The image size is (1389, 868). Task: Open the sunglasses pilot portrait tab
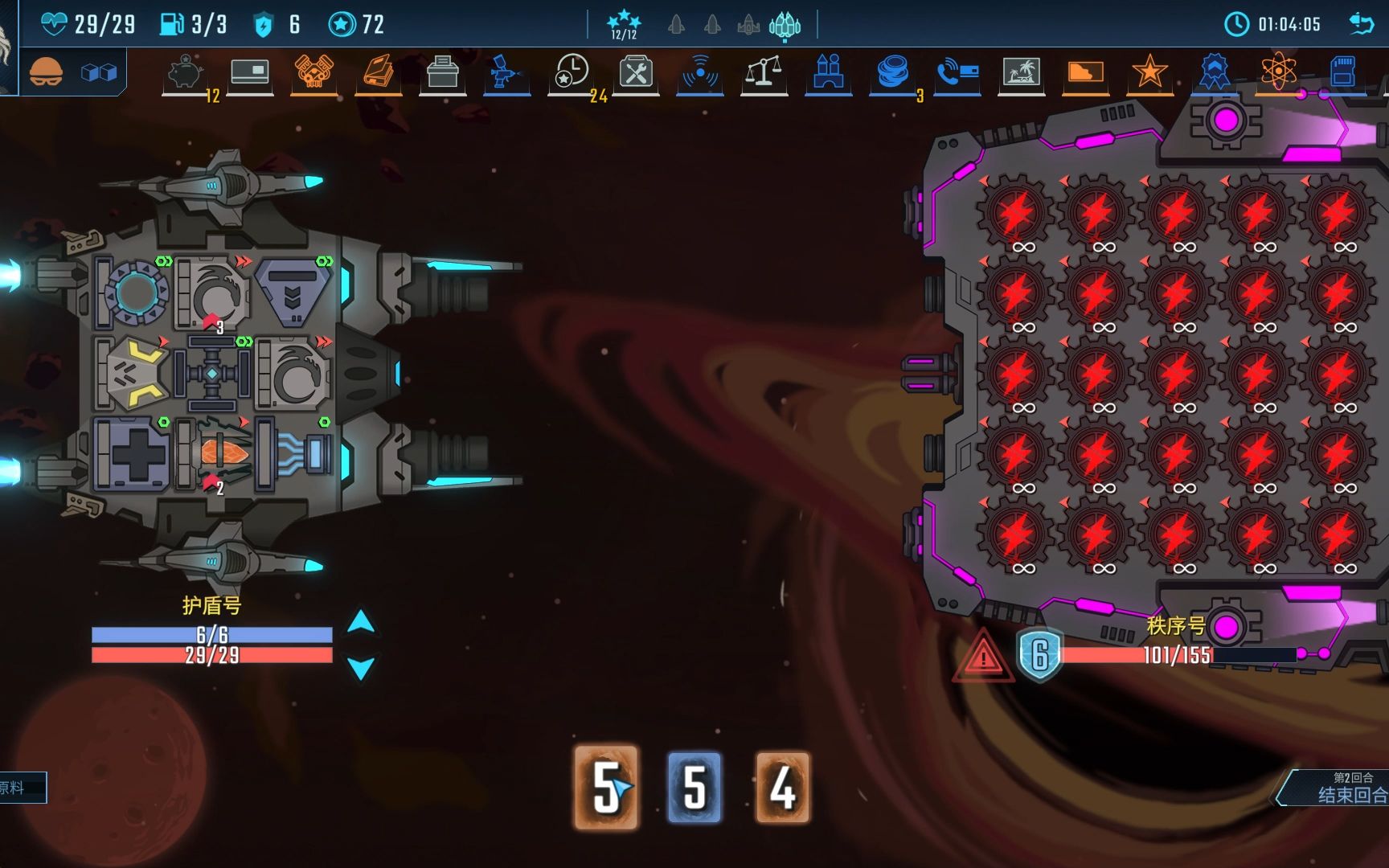46,72
